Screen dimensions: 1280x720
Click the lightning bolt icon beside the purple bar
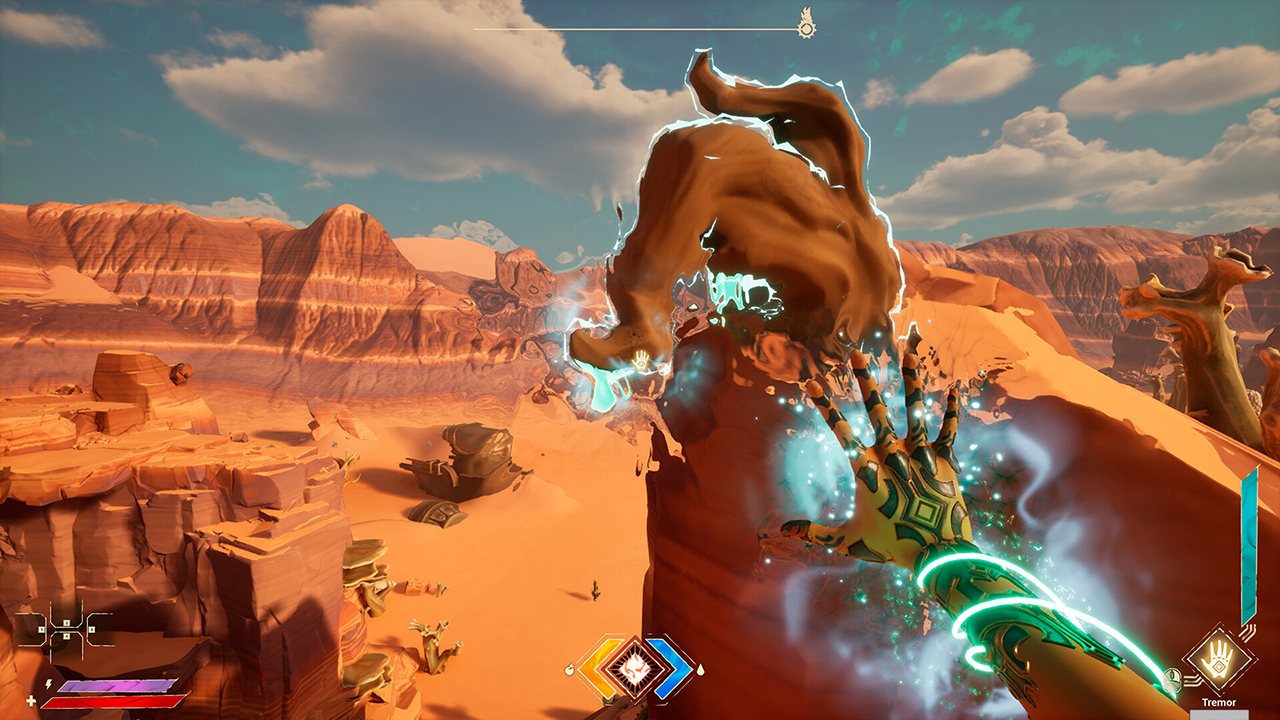48,684
